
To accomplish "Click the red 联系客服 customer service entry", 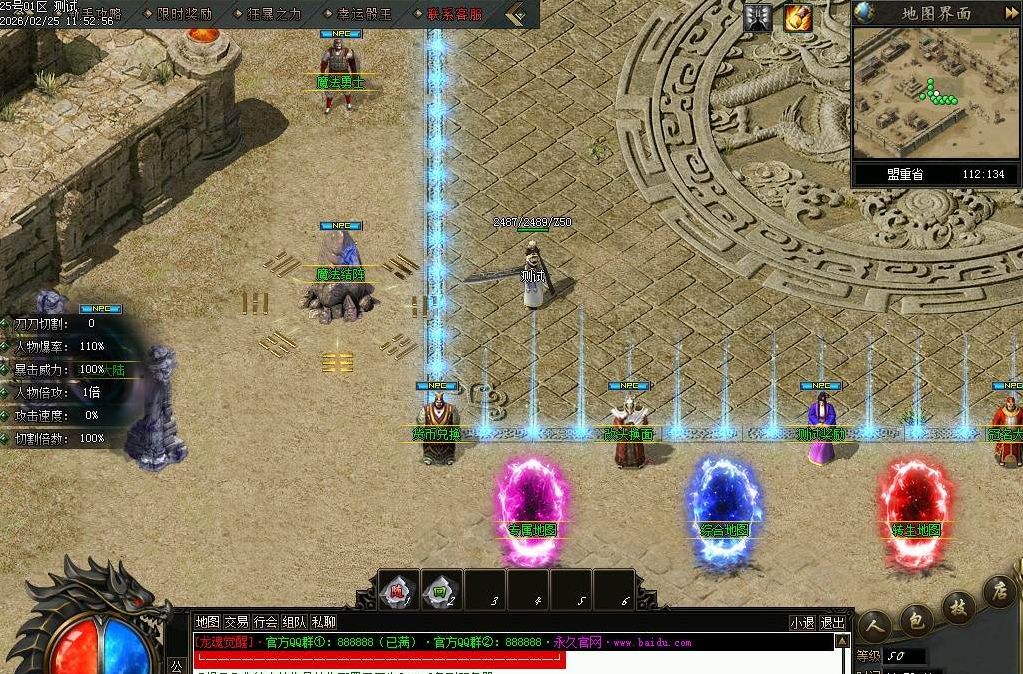I will coord(453,14).
